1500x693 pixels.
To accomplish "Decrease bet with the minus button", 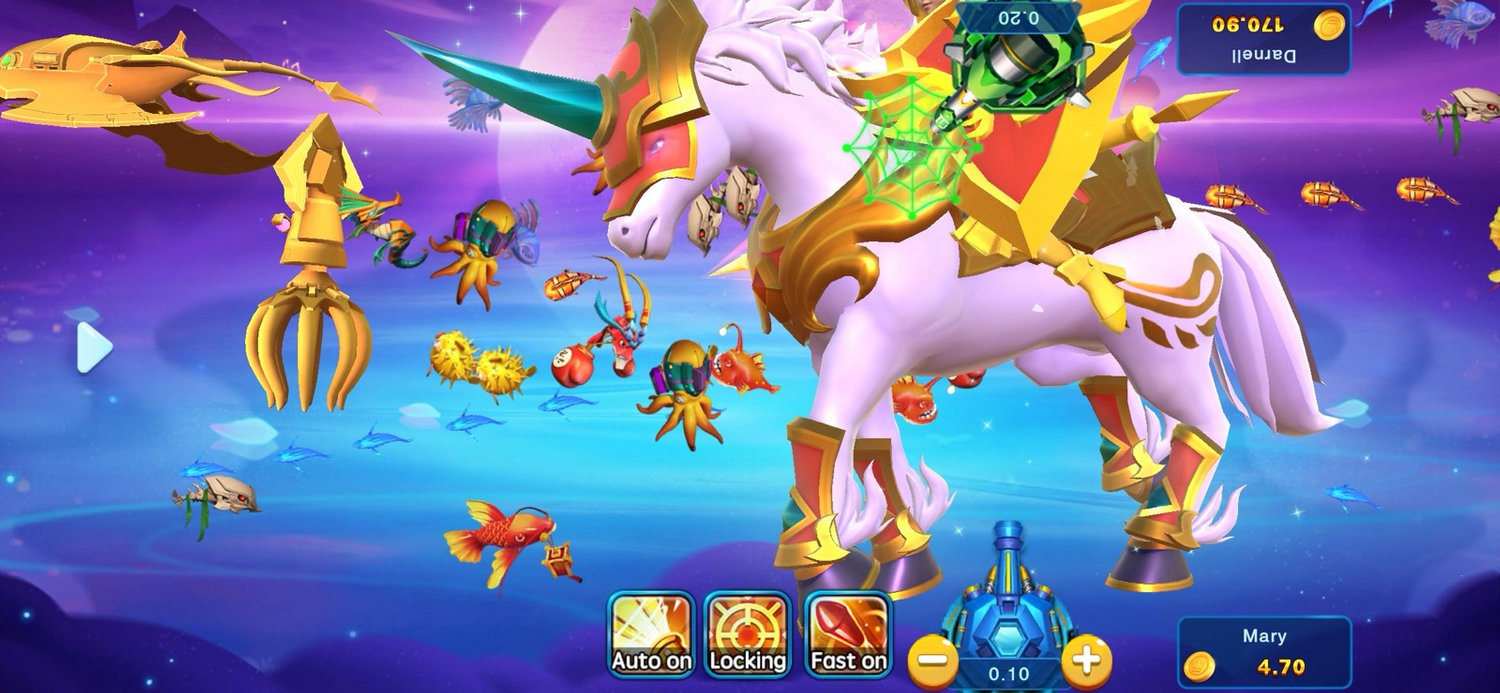I will (931, 660).
